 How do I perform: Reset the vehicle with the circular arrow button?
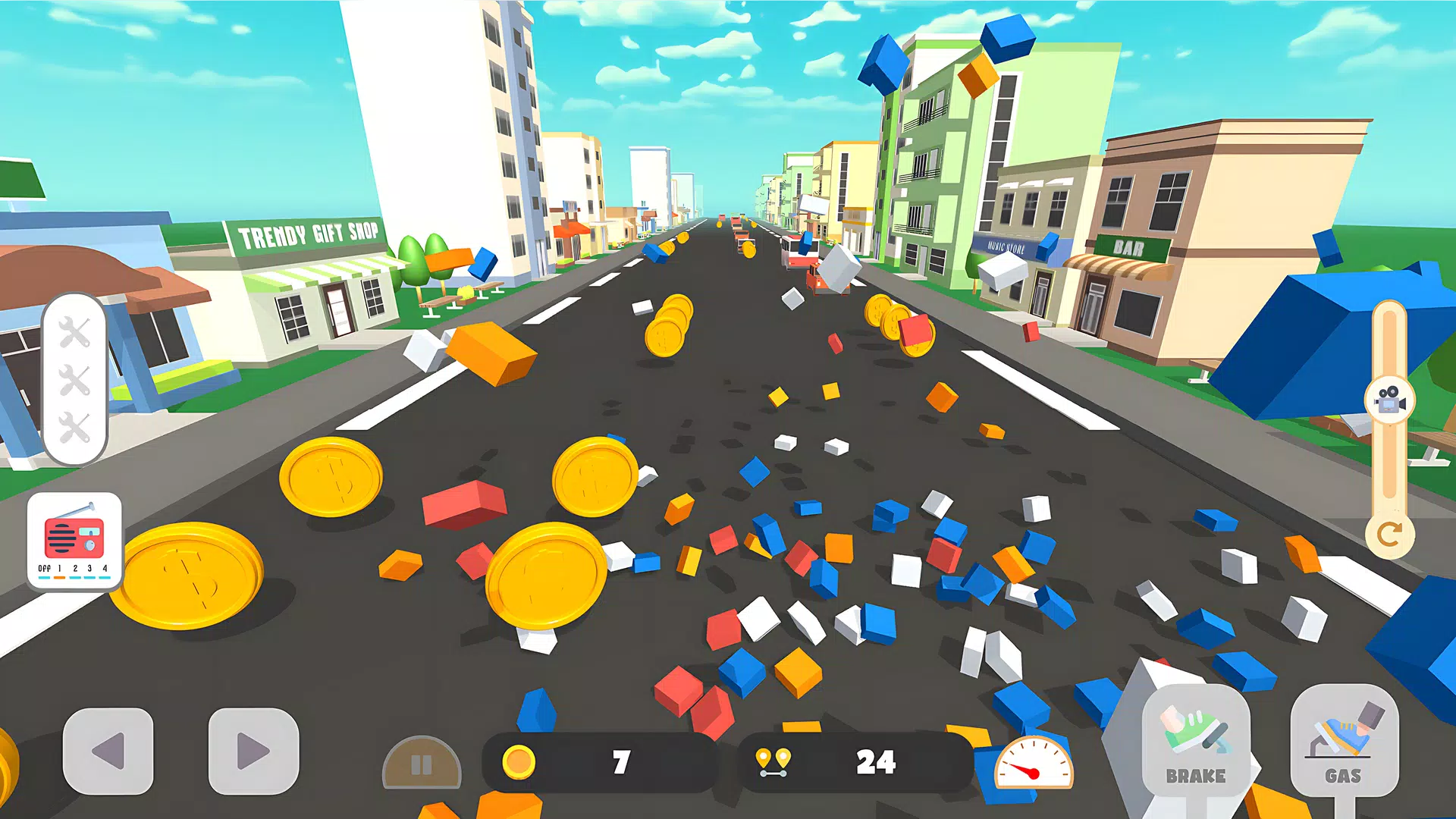click(1389, 535)
